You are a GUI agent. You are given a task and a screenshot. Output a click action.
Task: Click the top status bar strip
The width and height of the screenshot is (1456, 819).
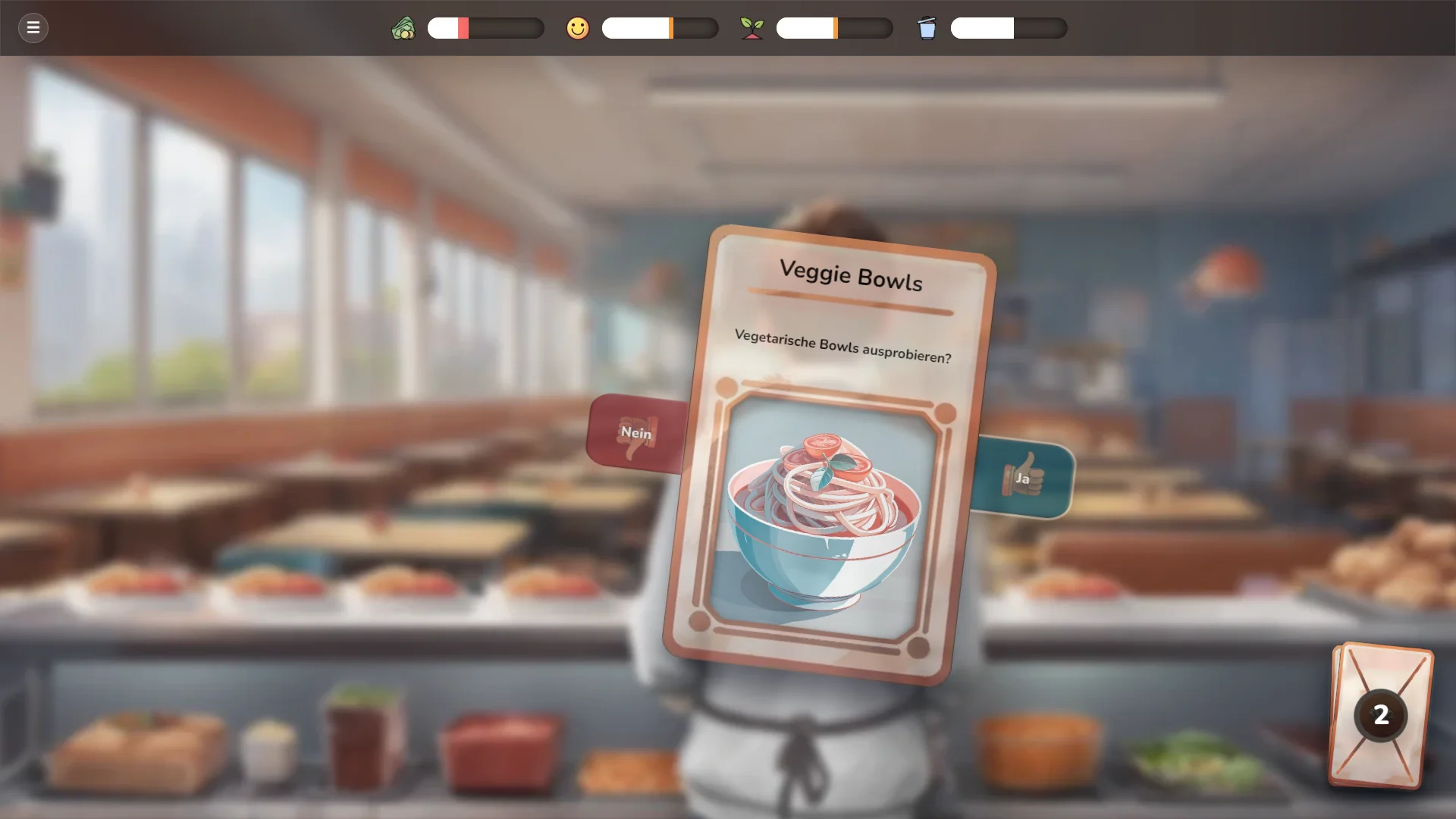tap(728, 28)
